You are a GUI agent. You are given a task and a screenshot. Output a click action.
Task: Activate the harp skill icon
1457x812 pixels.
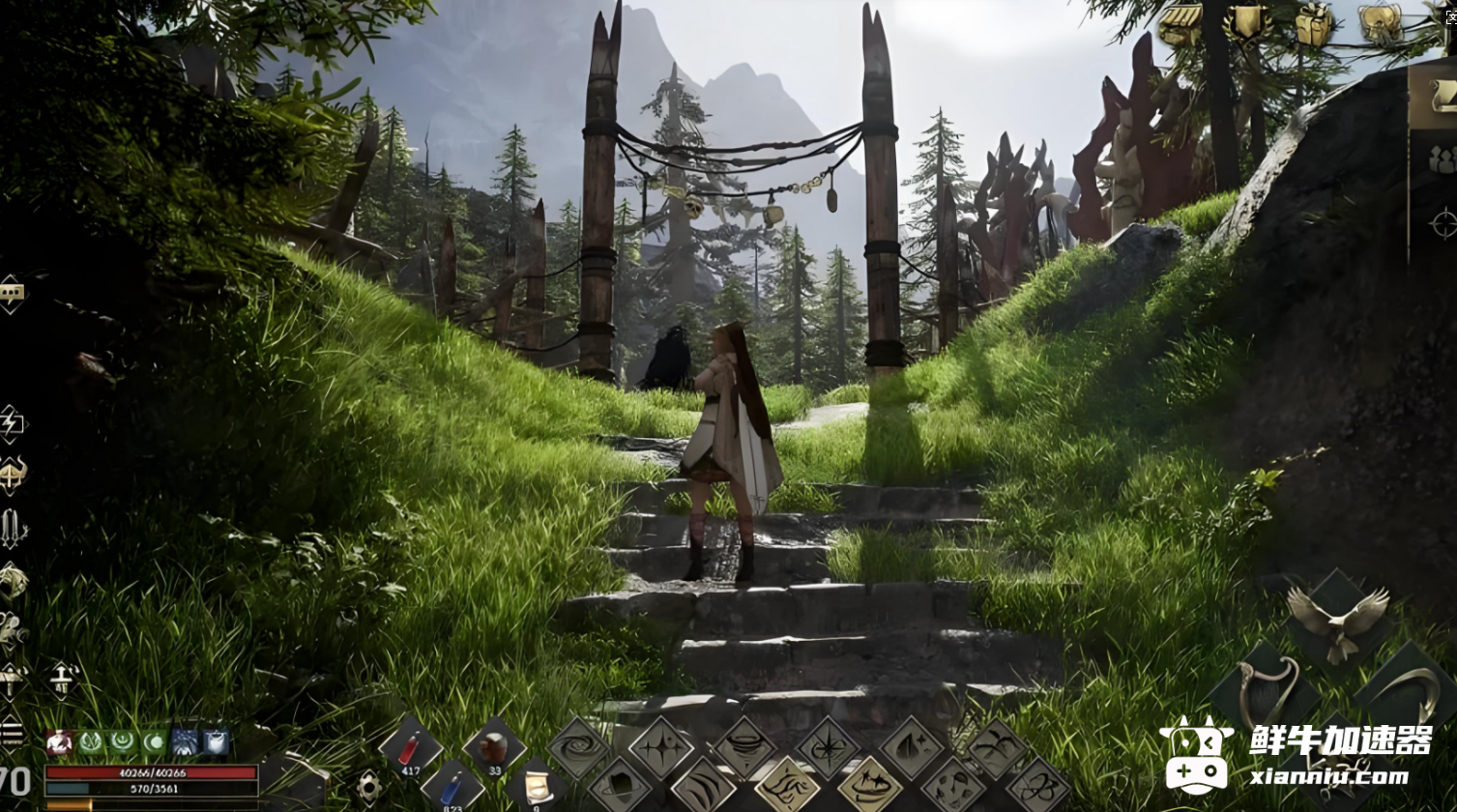click(x=1264, y=689)
